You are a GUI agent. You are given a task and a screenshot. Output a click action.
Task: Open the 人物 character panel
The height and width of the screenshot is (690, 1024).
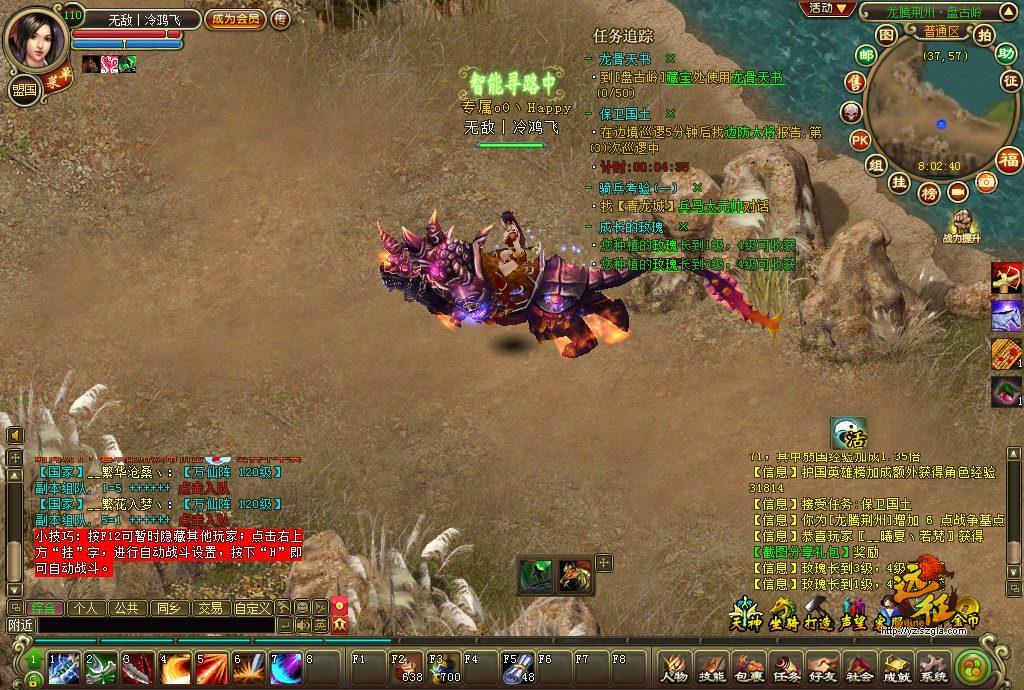point(675,666)
